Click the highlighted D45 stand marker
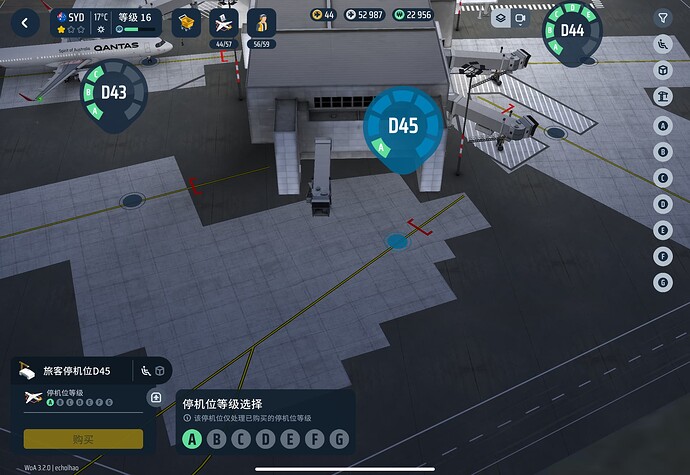This screenshot has height=475, width=690. 403,126
